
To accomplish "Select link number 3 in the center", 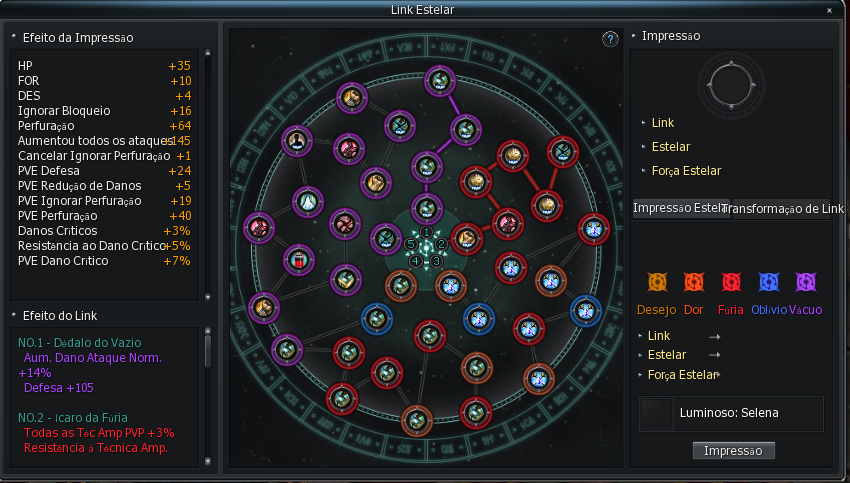I will 436,261.
